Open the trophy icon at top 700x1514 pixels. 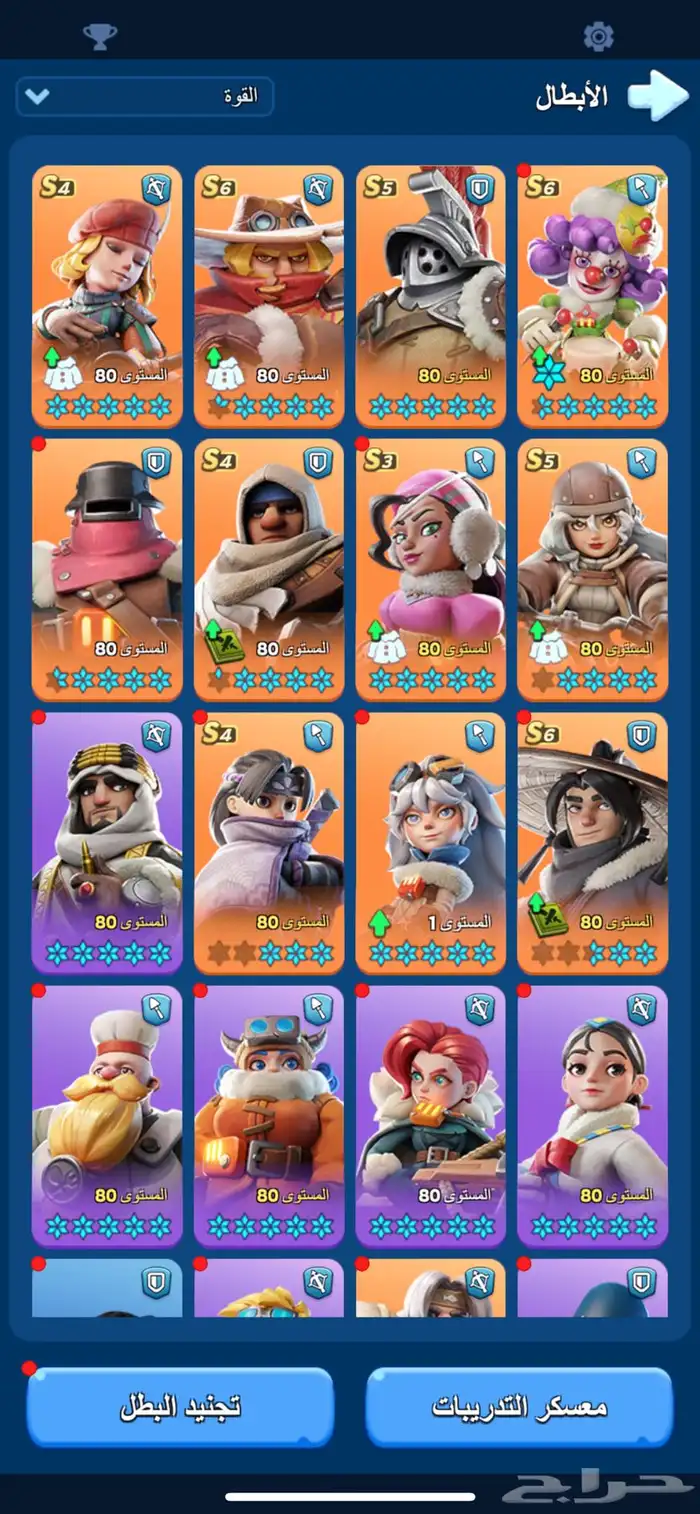[100, 36]
